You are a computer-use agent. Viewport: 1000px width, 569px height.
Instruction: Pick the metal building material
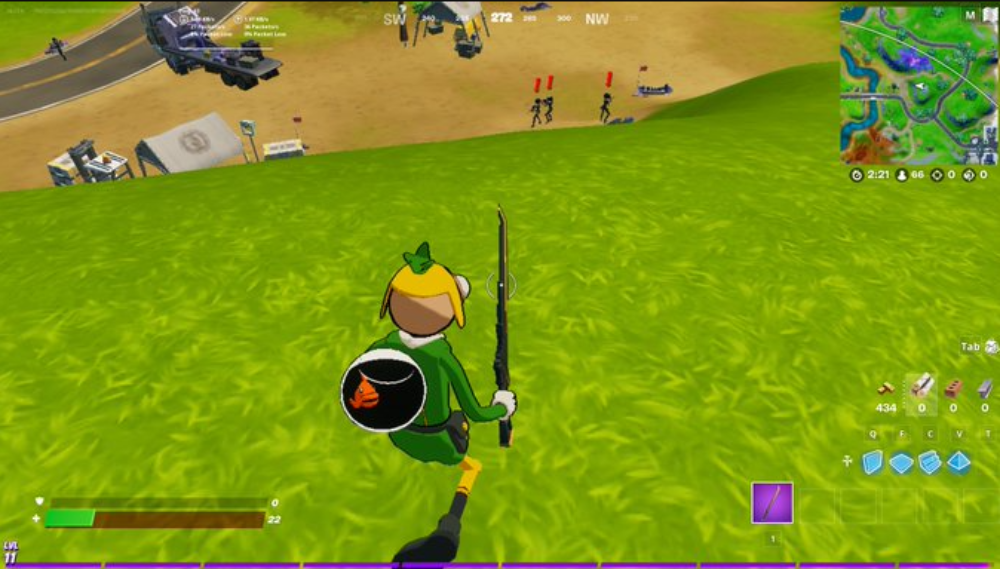click(985, 387)
